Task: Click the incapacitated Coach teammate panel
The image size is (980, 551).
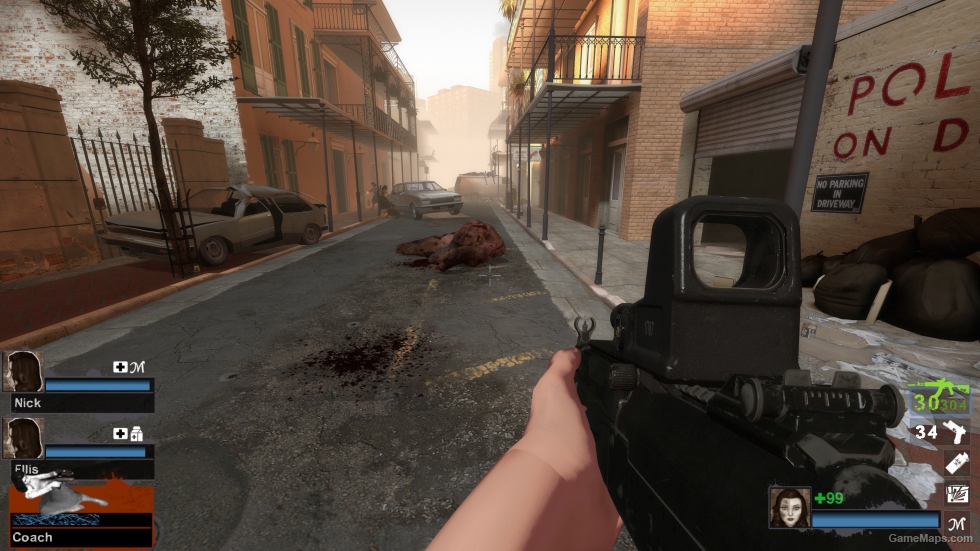Action: pos(80,514)
